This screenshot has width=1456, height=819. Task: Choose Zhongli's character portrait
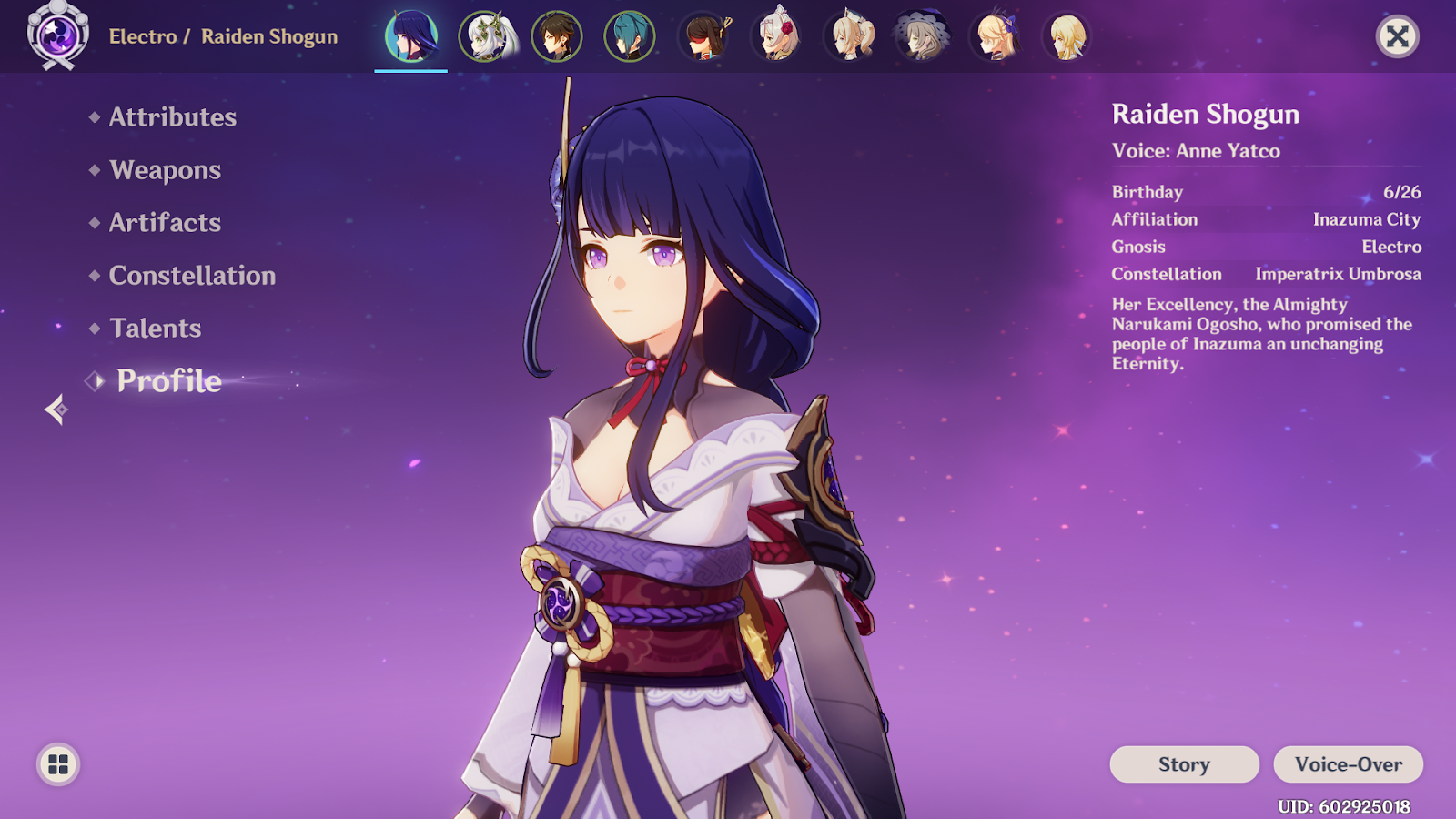557,36
